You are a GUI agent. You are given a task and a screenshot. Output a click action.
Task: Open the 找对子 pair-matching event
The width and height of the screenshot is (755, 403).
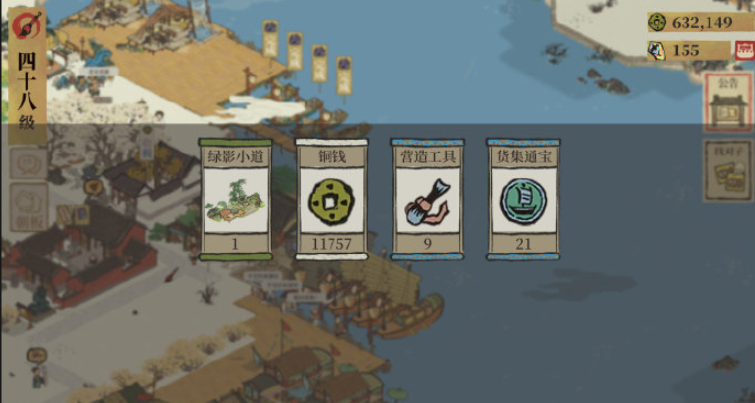[x=727, y=172]
